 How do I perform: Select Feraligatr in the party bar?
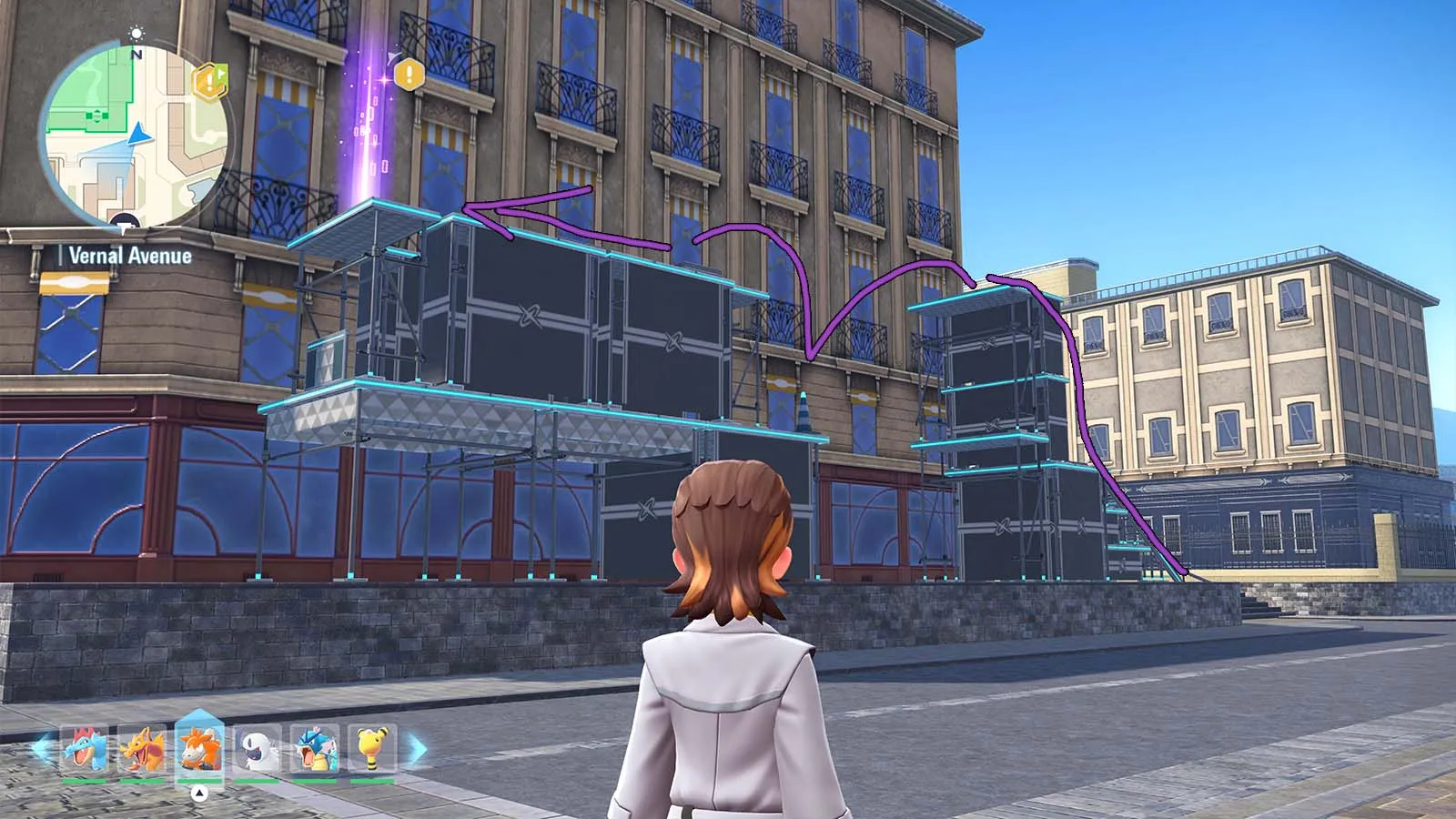point(85,750)
